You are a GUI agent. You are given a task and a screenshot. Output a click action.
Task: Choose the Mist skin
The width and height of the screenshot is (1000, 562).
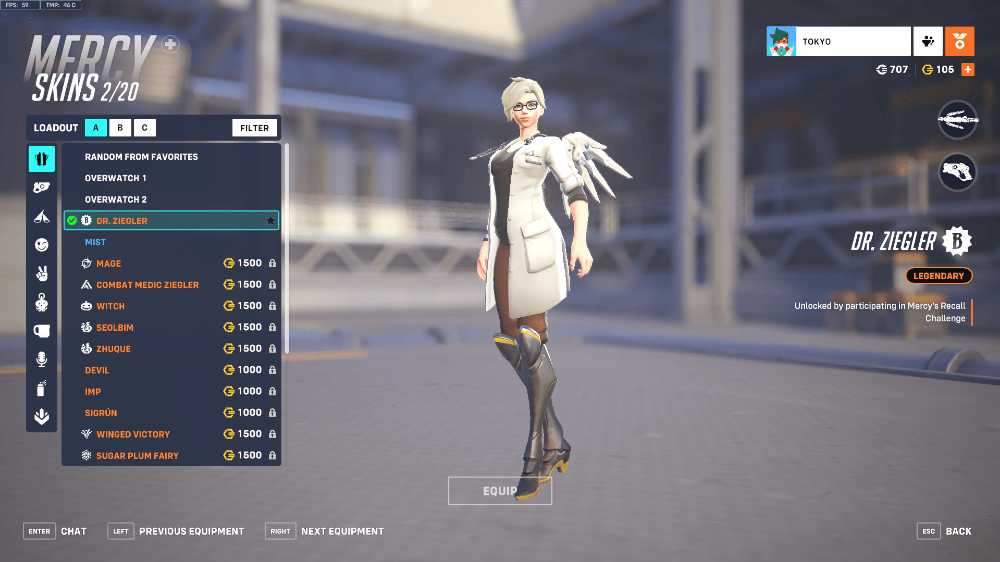click(96, 242)
